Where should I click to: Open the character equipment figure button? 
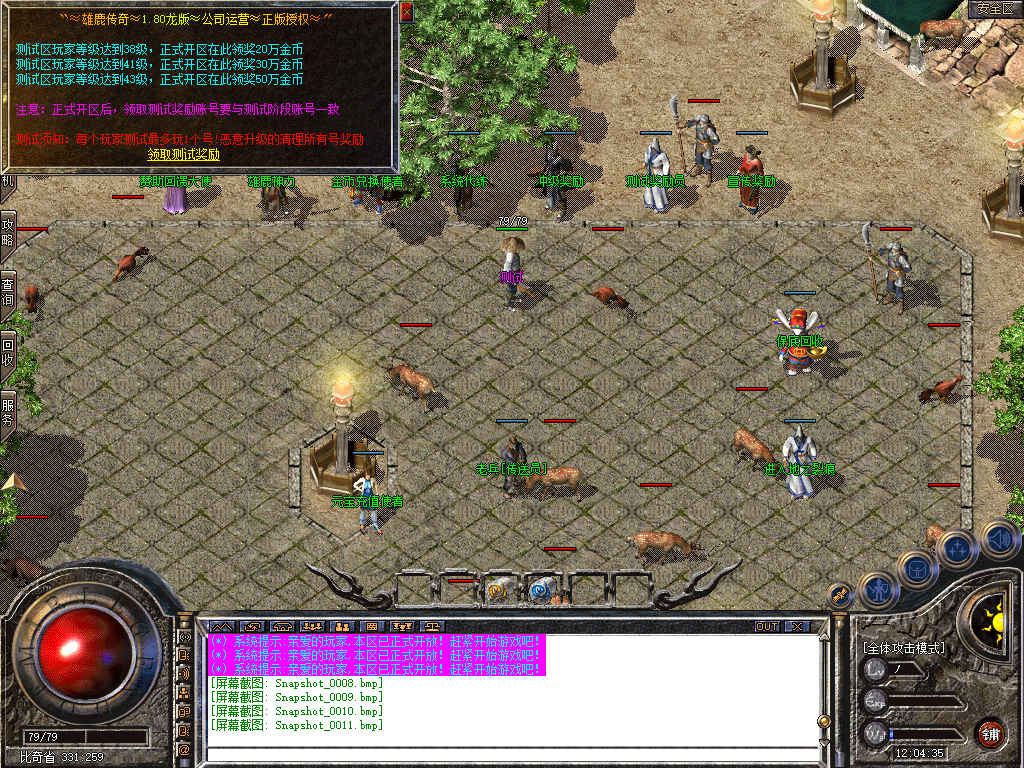(877, 588)
